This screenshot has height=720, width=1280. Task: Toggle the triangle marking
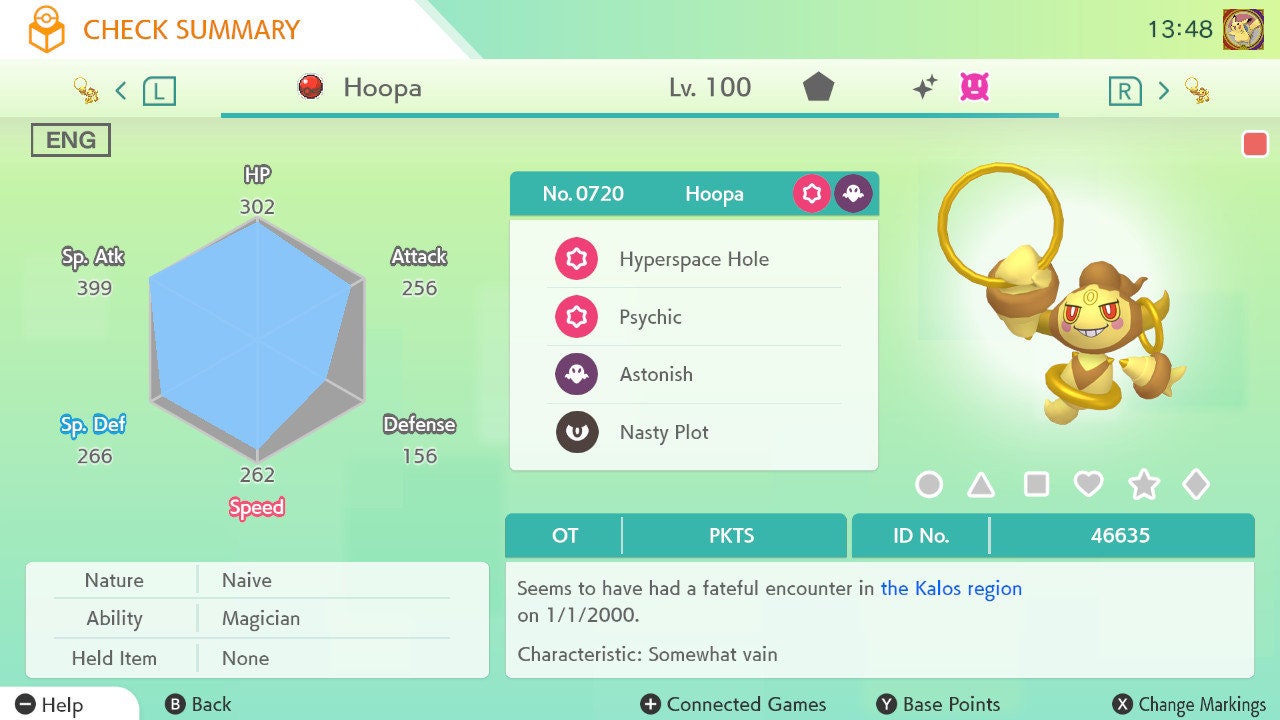(x=981, y=485)
